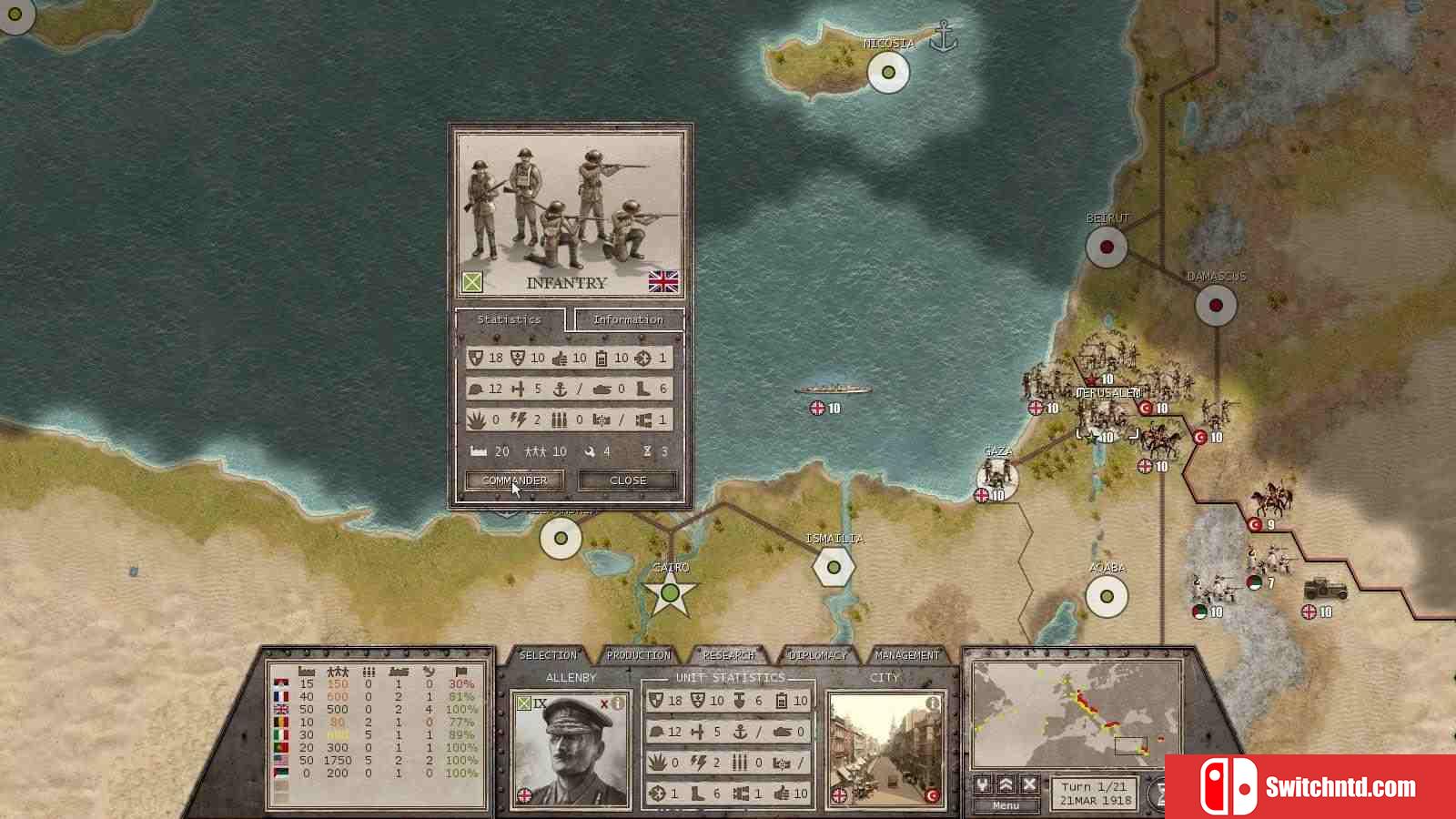Switch to the Research tab

pos(728,655)
